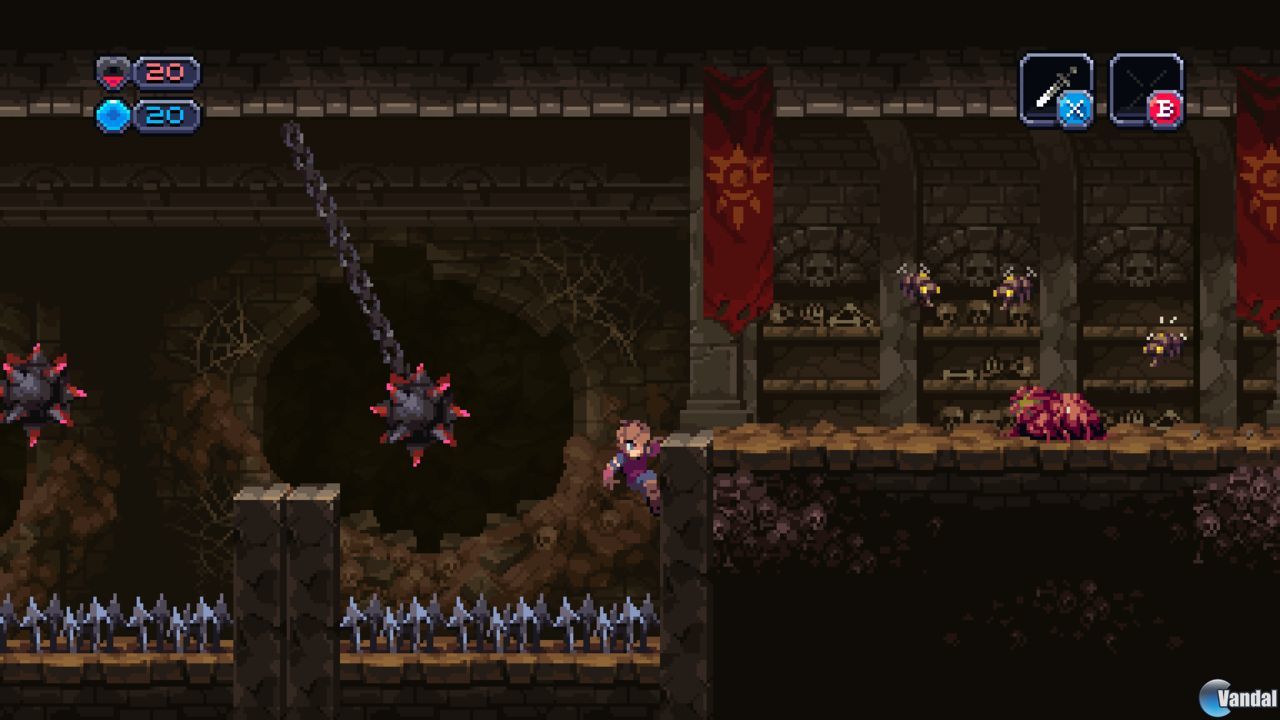Click the blue mana gem icon
The height and width of the screenshot is (720, 1280).
tap(113, 115)
